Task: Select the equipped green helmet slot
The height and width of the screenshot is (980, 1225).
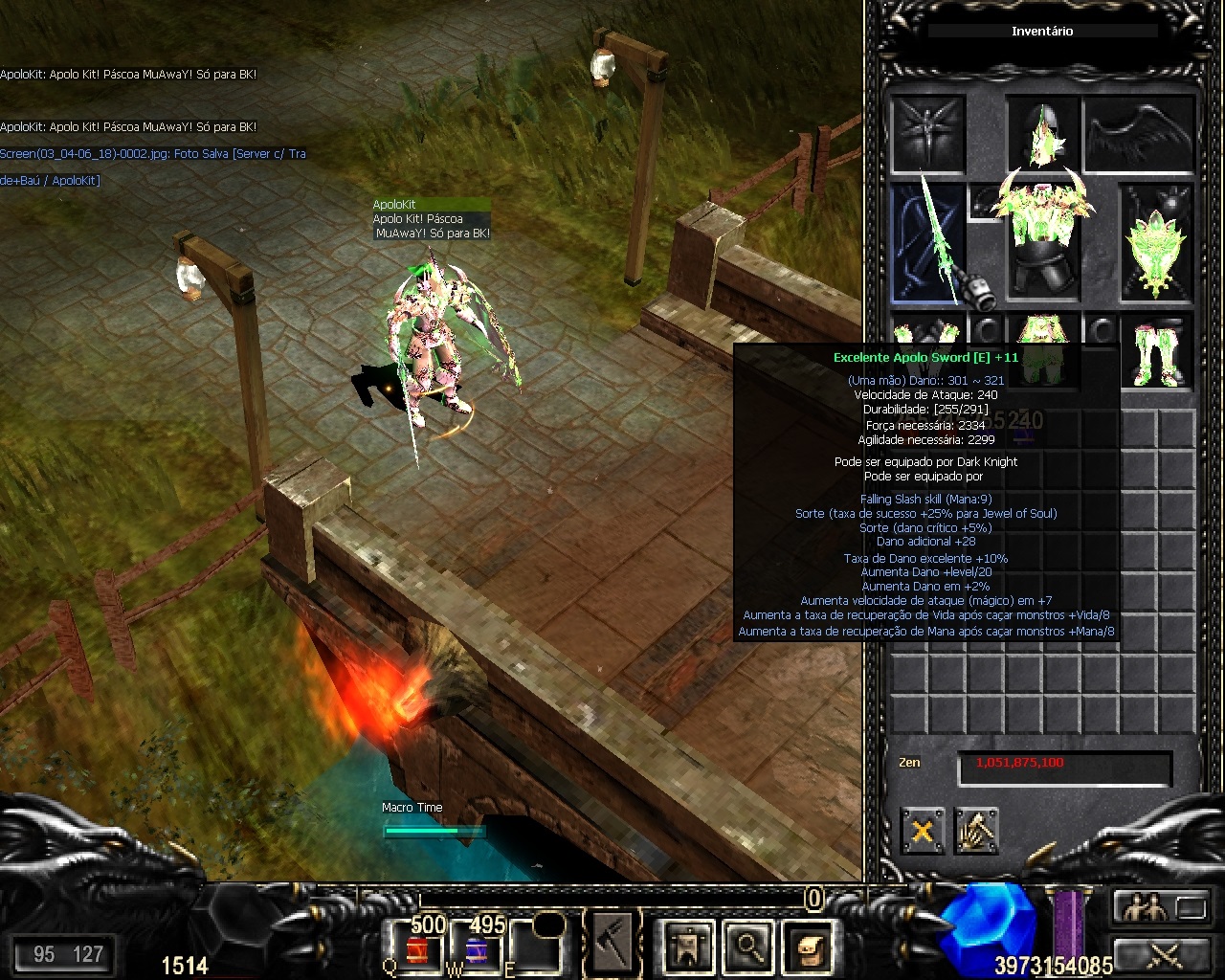Action: (x=1042, y=132)
